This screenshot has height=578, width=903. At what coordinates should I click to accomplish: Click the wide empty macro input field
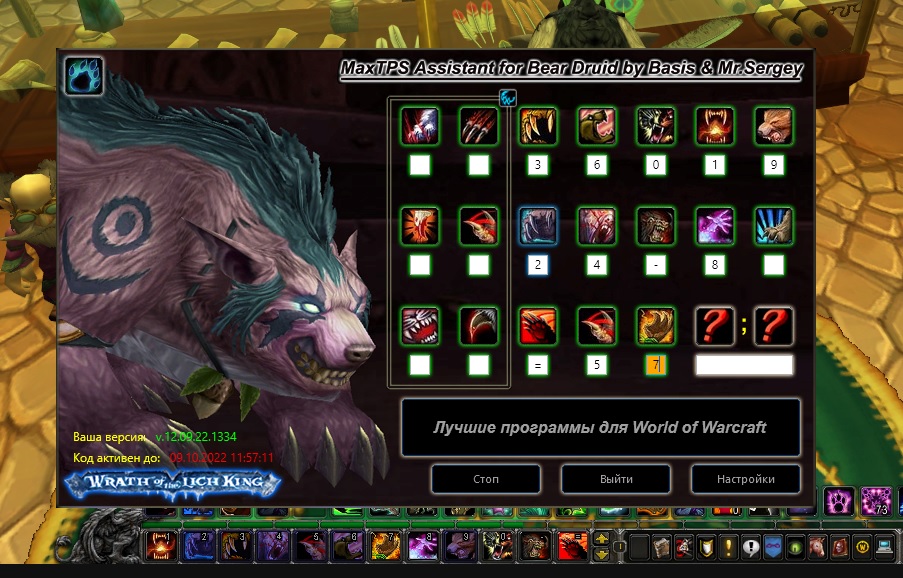(744, 365)
